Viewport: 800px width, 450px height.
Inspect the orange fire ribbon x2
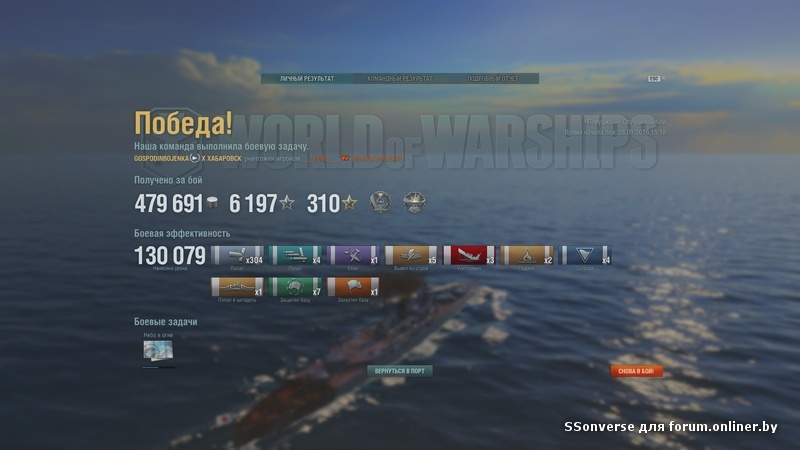[527, 255]
